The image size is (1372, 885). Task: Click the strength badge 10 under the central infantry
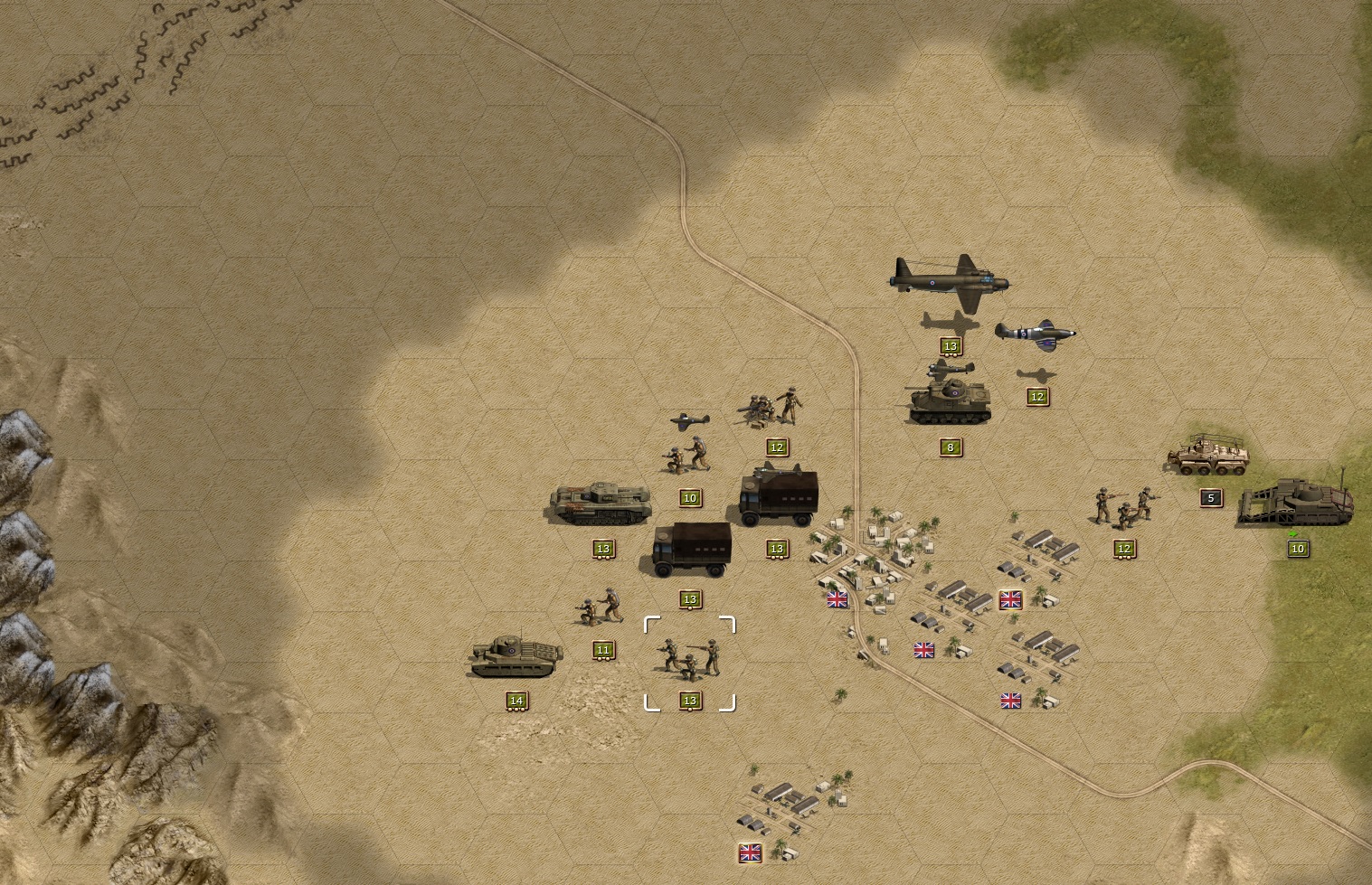[690, 497]
